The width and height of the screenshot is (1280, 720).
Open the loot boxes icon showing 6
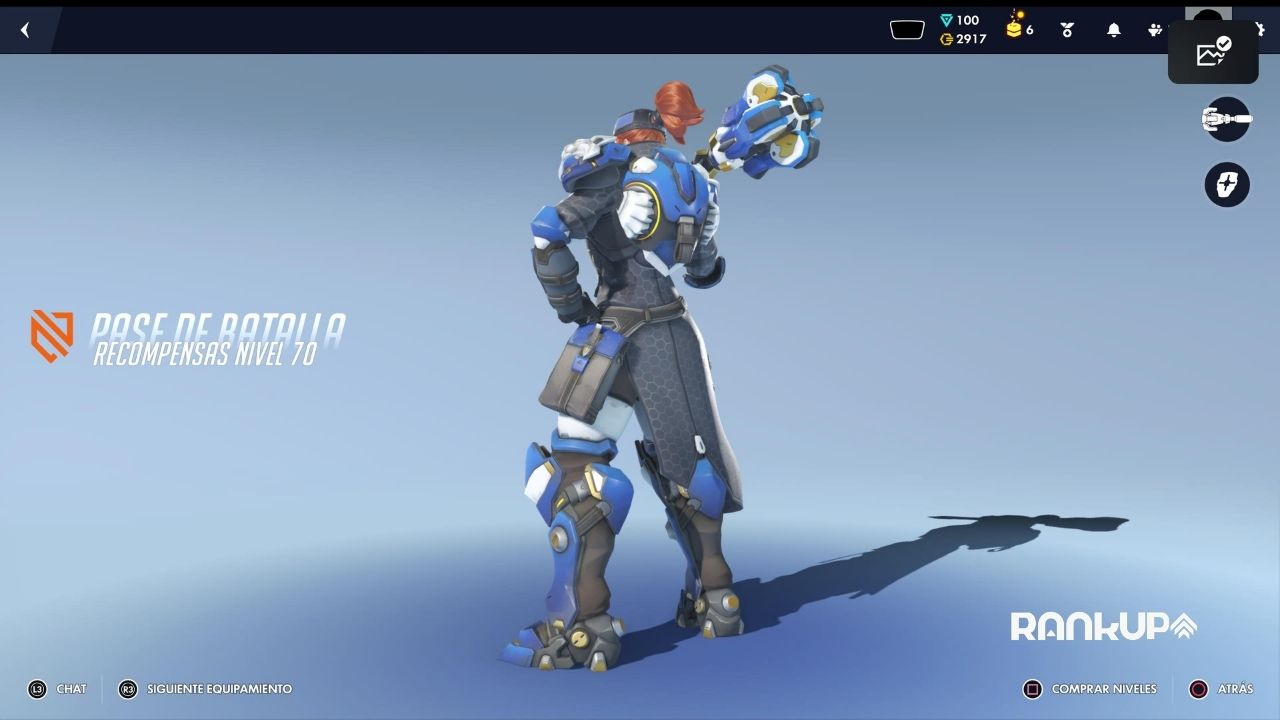(x=1019, y=27)
